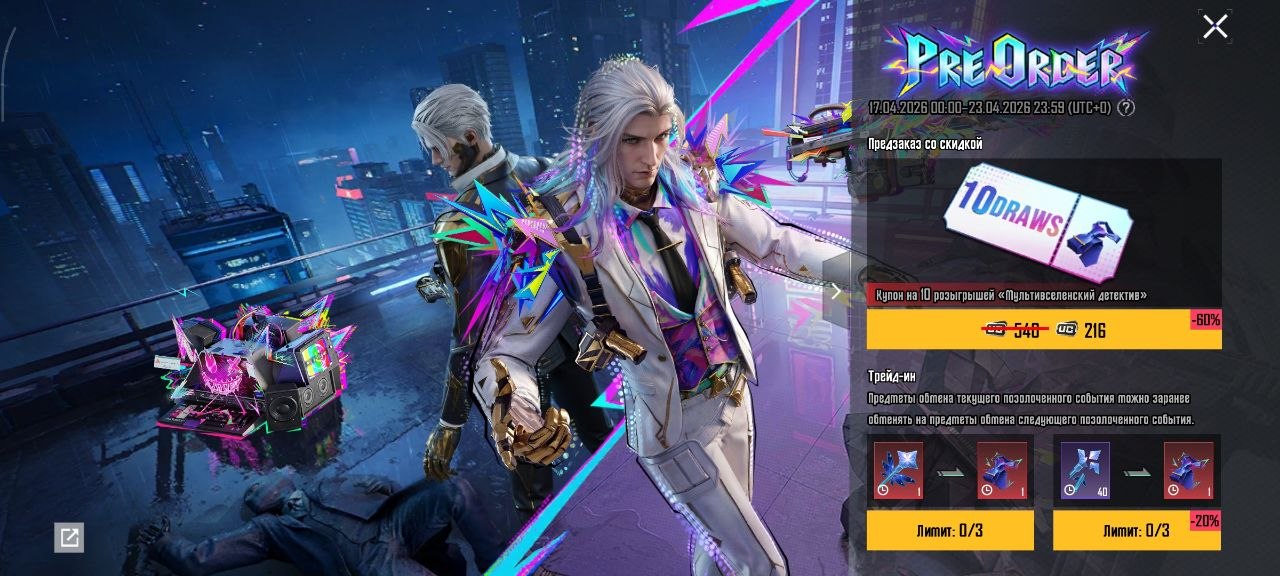Click the white arrow beside the coupon panel

(x=836, y=291)
